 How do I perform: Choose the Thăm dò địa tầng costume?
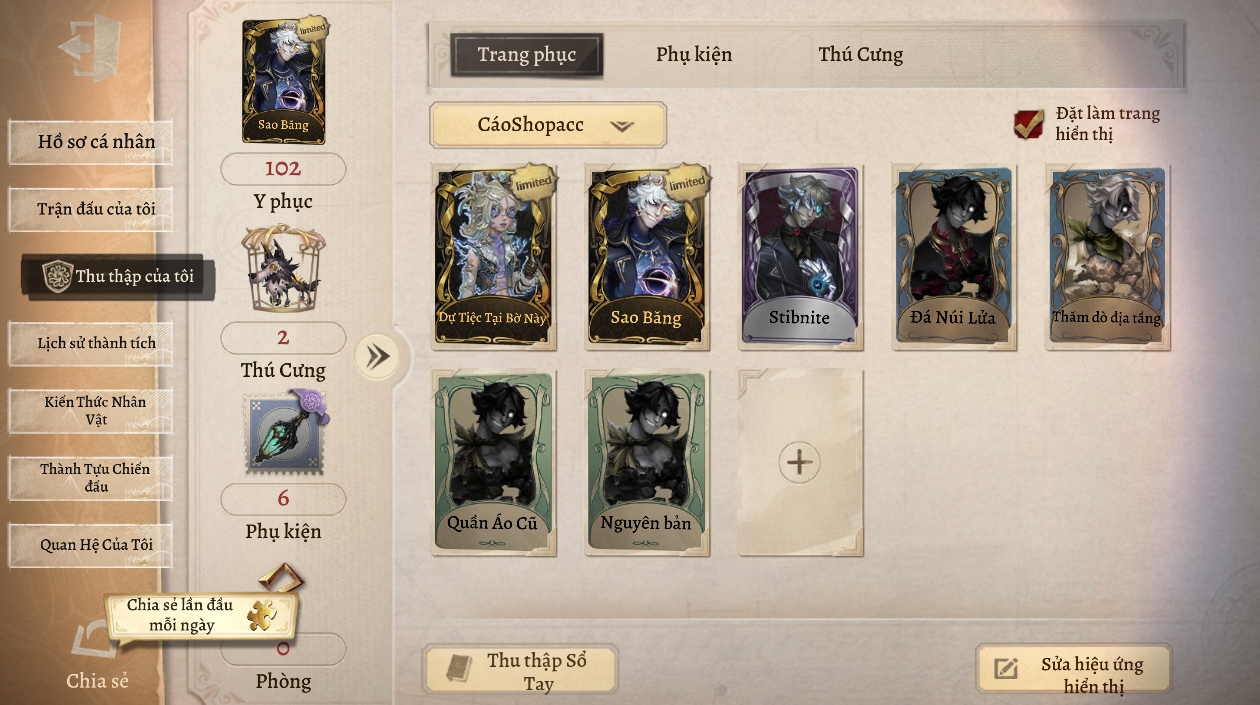point(1107,256)
